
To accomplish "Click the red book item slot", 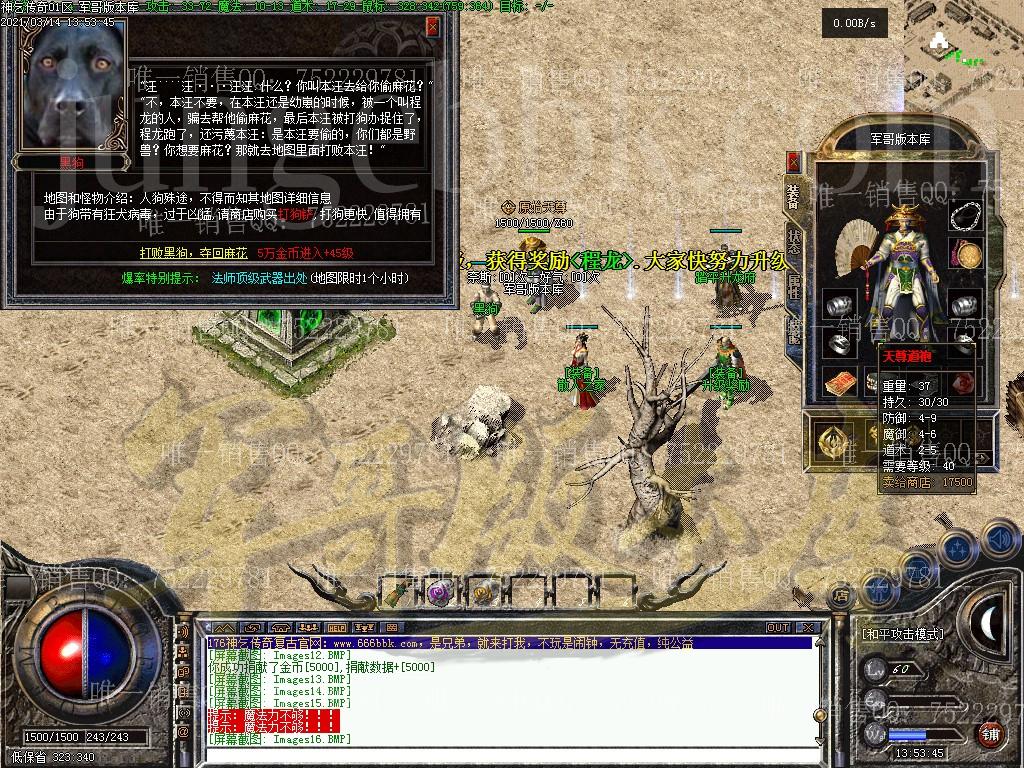I will click(840, 383).
